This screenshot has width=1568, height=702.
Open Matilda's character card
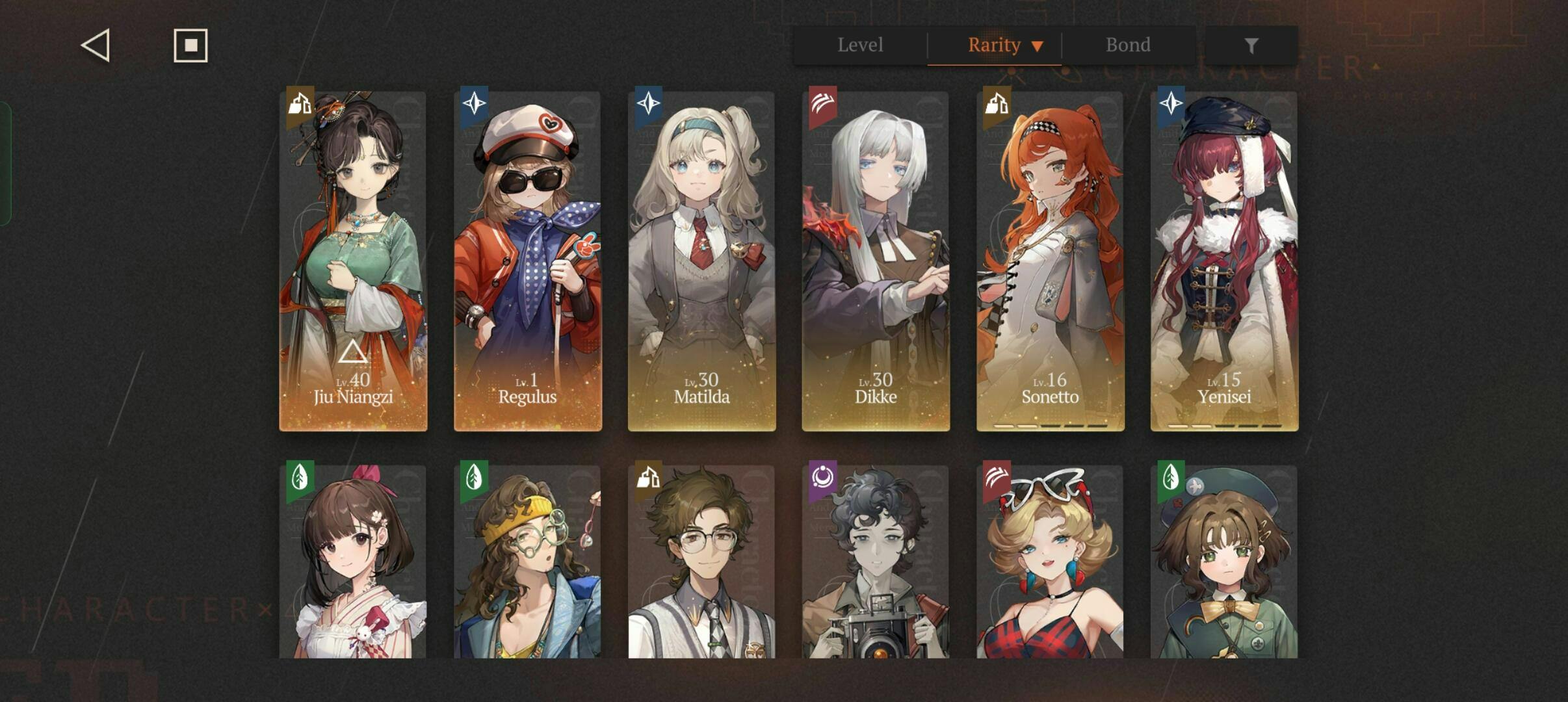tap(701, 261)
